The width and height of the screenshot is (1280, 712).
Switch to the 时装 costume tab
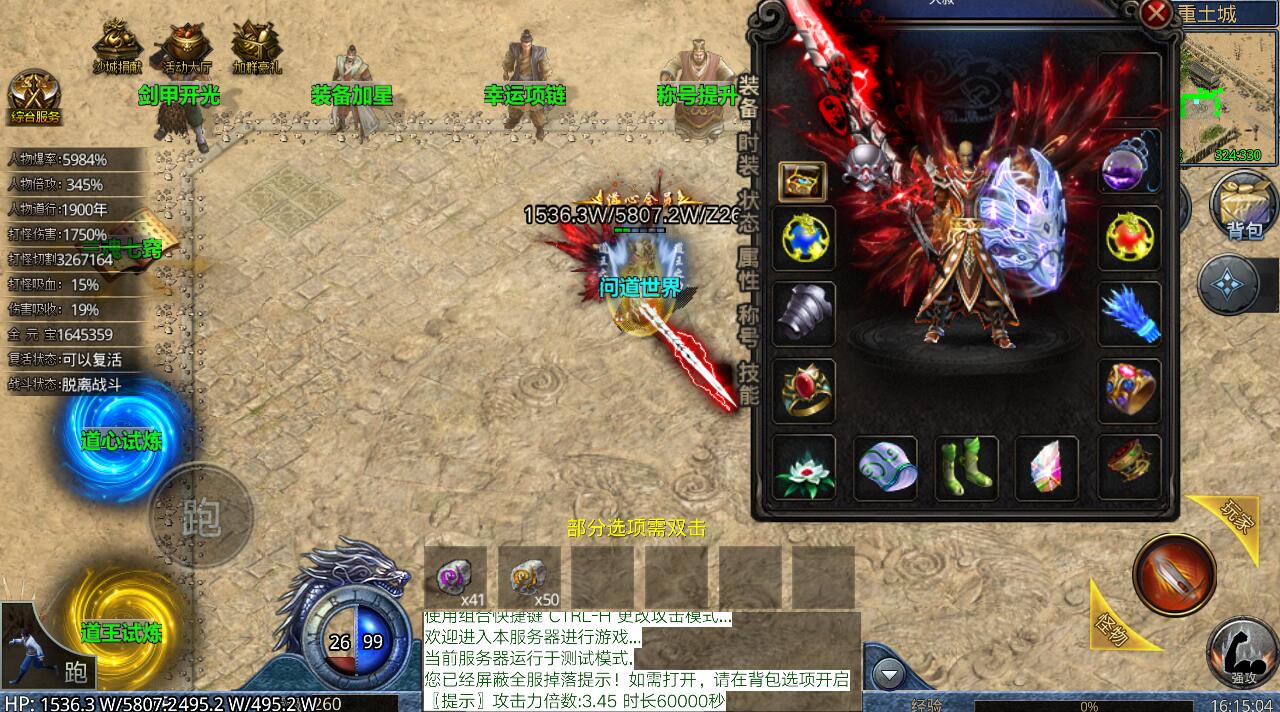(748, 155)
